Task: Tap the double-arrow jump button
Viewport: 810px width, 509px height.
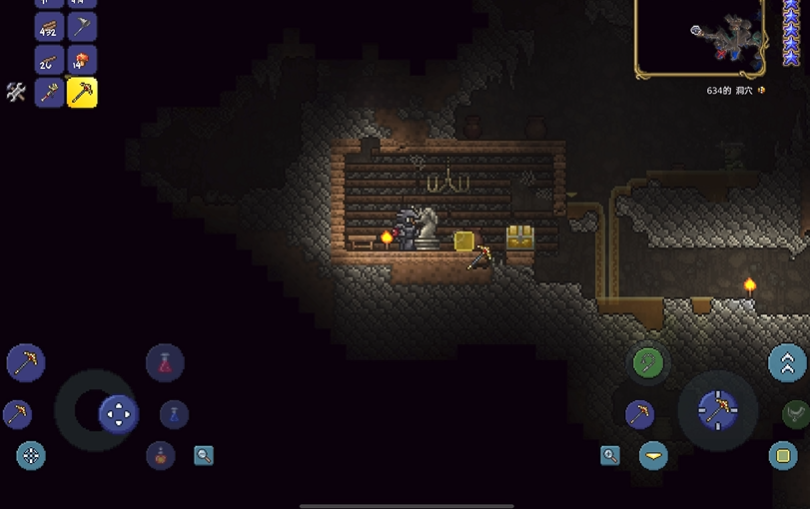Action: coord(787,362)
